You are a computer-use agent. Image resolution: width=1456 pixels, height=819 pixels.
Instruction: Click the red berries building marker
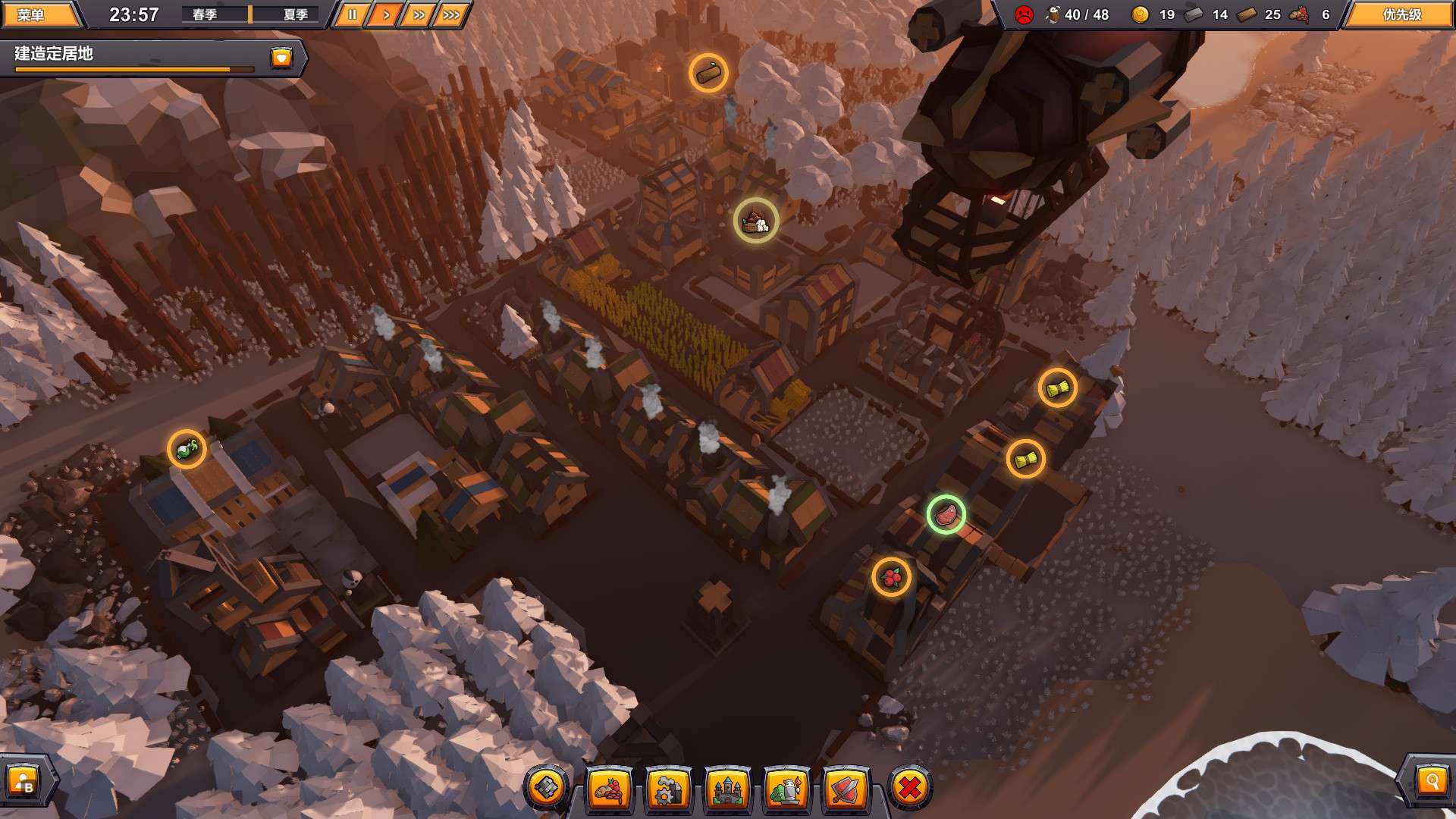click(891, 577)
